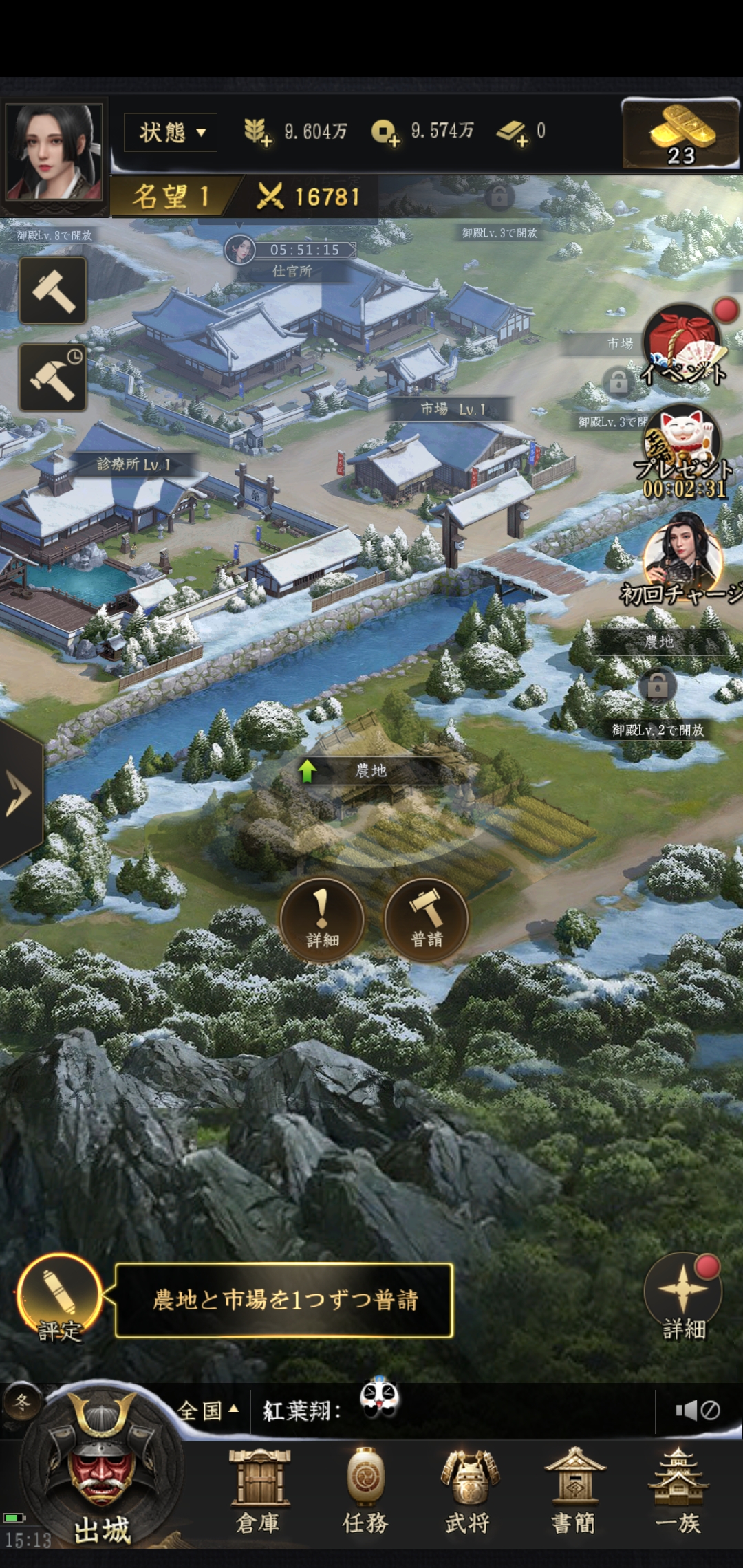Choose 普請 to build the farmland
This screenshot has width=743, height=1568.
(x=427, y=918)
